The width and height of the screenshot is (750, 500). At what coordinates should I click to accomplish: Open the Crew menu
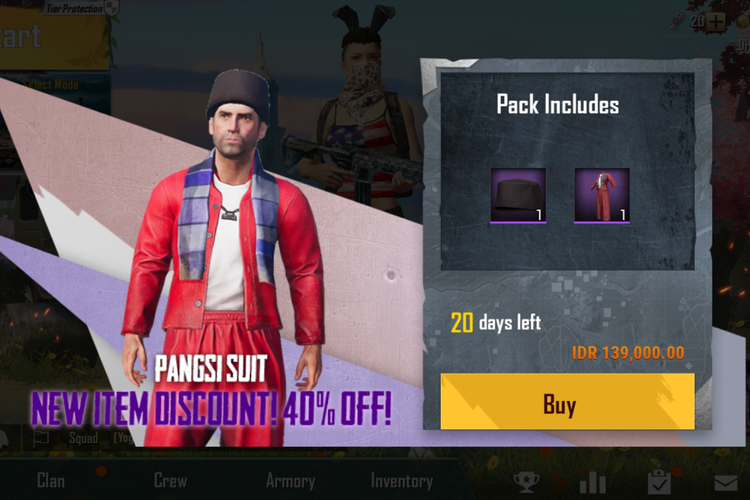(170, 481)
